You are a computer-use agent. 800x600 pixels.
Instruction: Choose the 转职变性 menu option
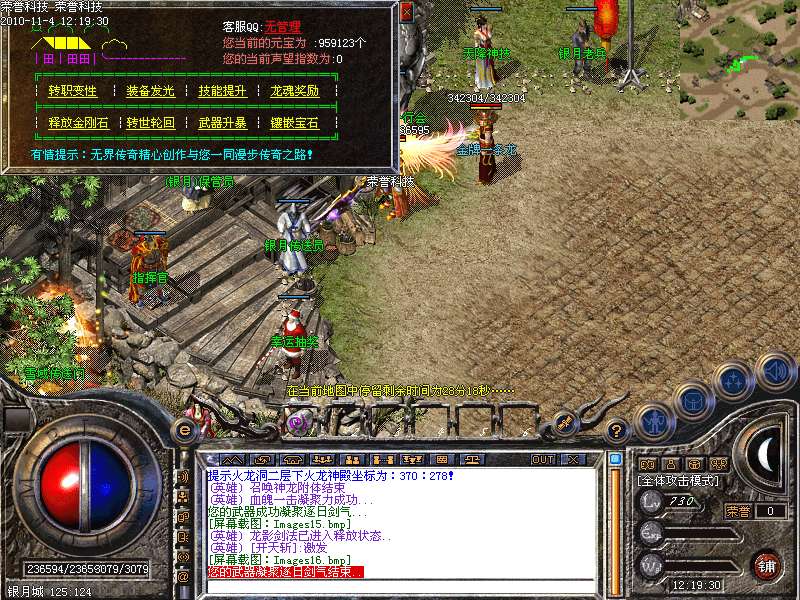click(x=73, y=91)
